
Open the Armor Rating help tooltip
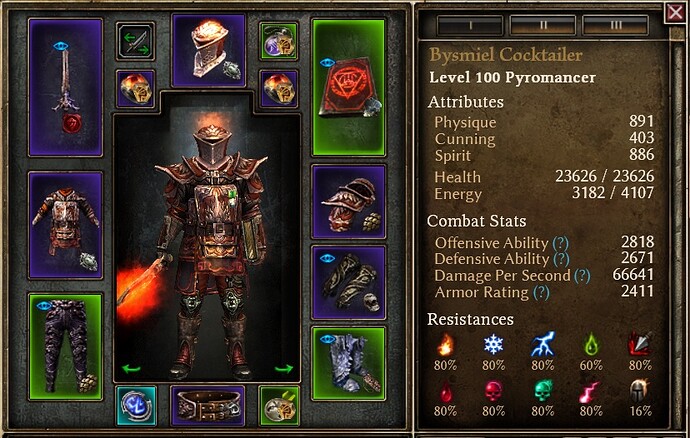pos(541,293)
